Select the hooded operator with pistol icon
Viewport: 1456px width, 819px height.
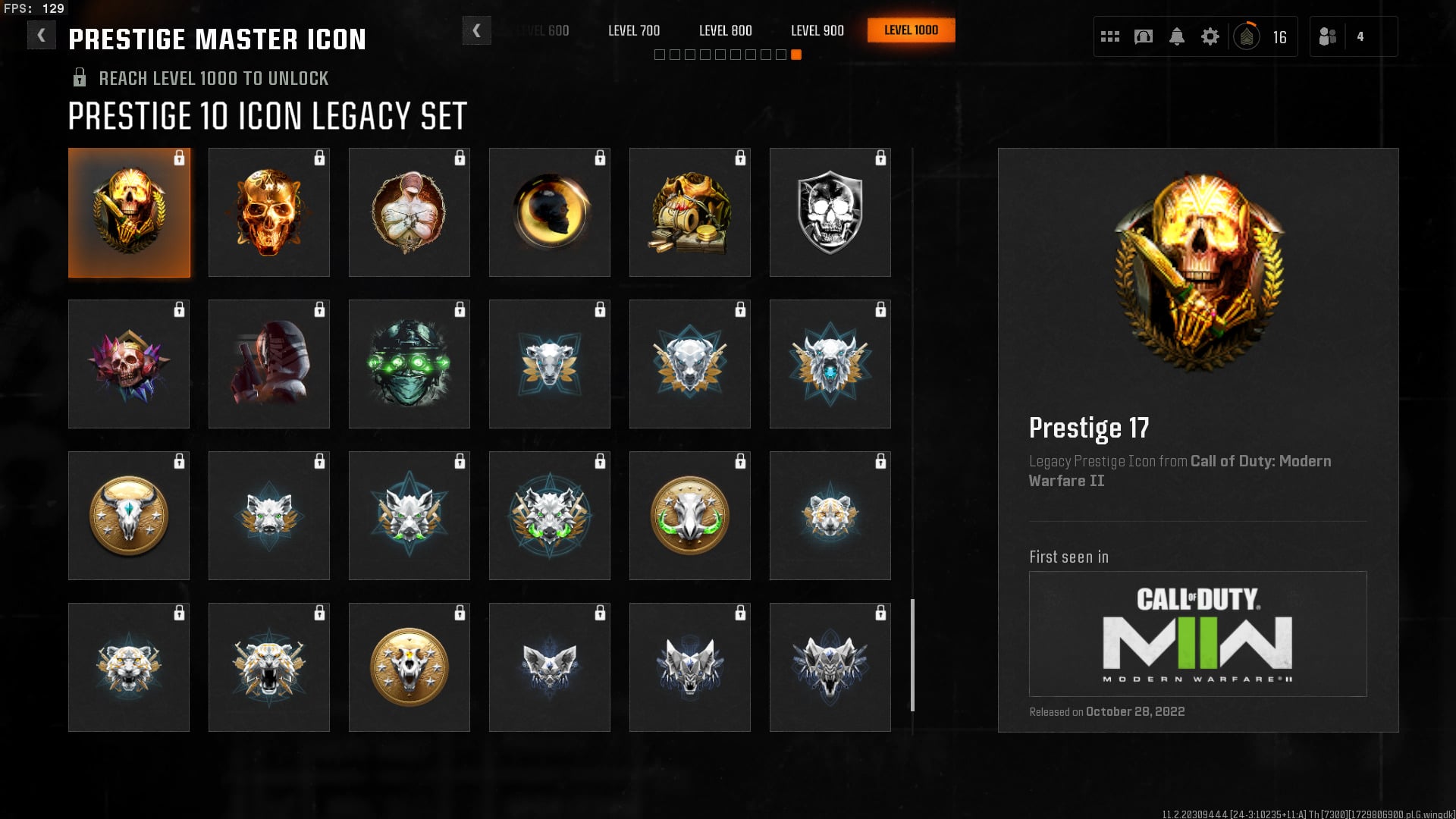tap(269, 364)
